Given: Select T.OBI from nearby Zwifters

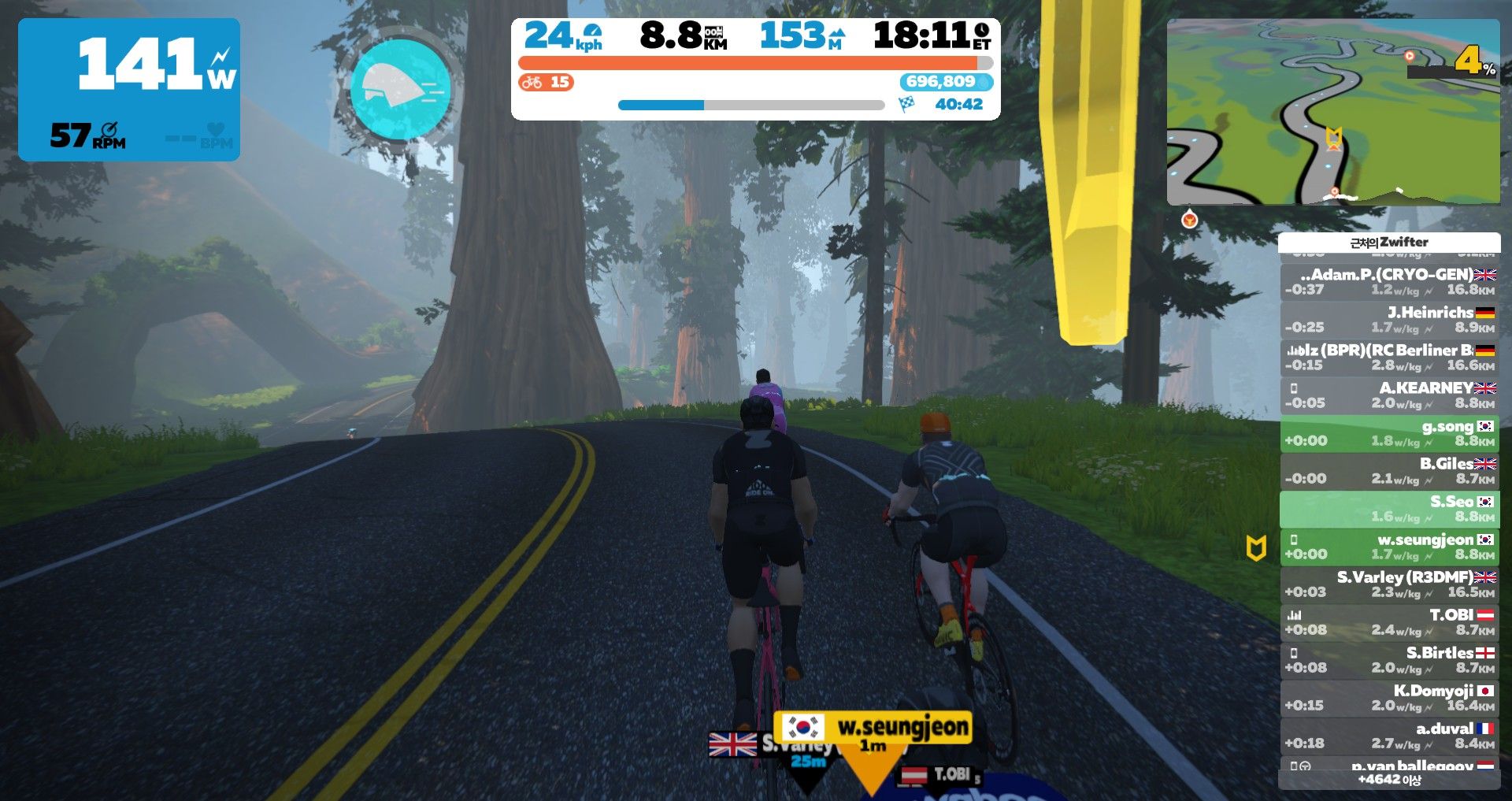Looking at the screenshot, I should click(1389, 622).
